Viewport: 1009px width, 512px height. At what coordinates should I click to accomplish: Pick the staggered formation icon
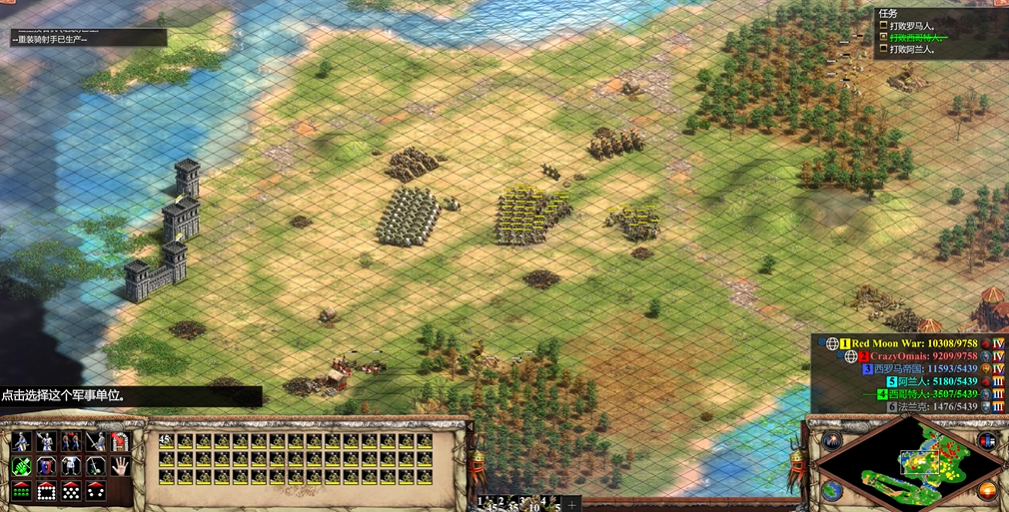(x=70, y=491)
